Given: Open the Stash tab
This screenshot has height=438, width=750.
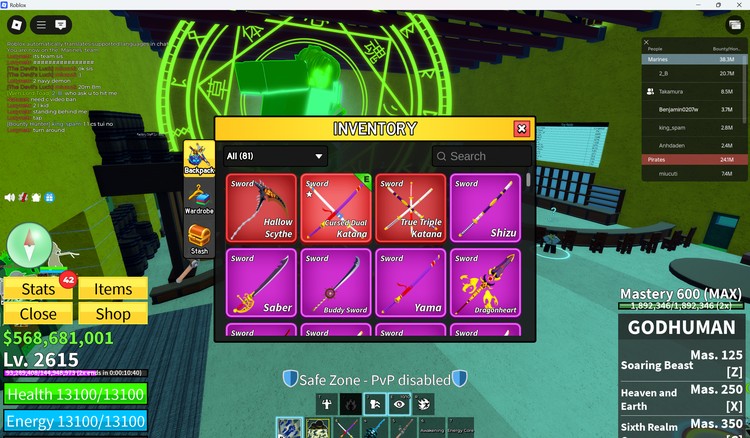Looking at the screenshot, I should point(199,240).
